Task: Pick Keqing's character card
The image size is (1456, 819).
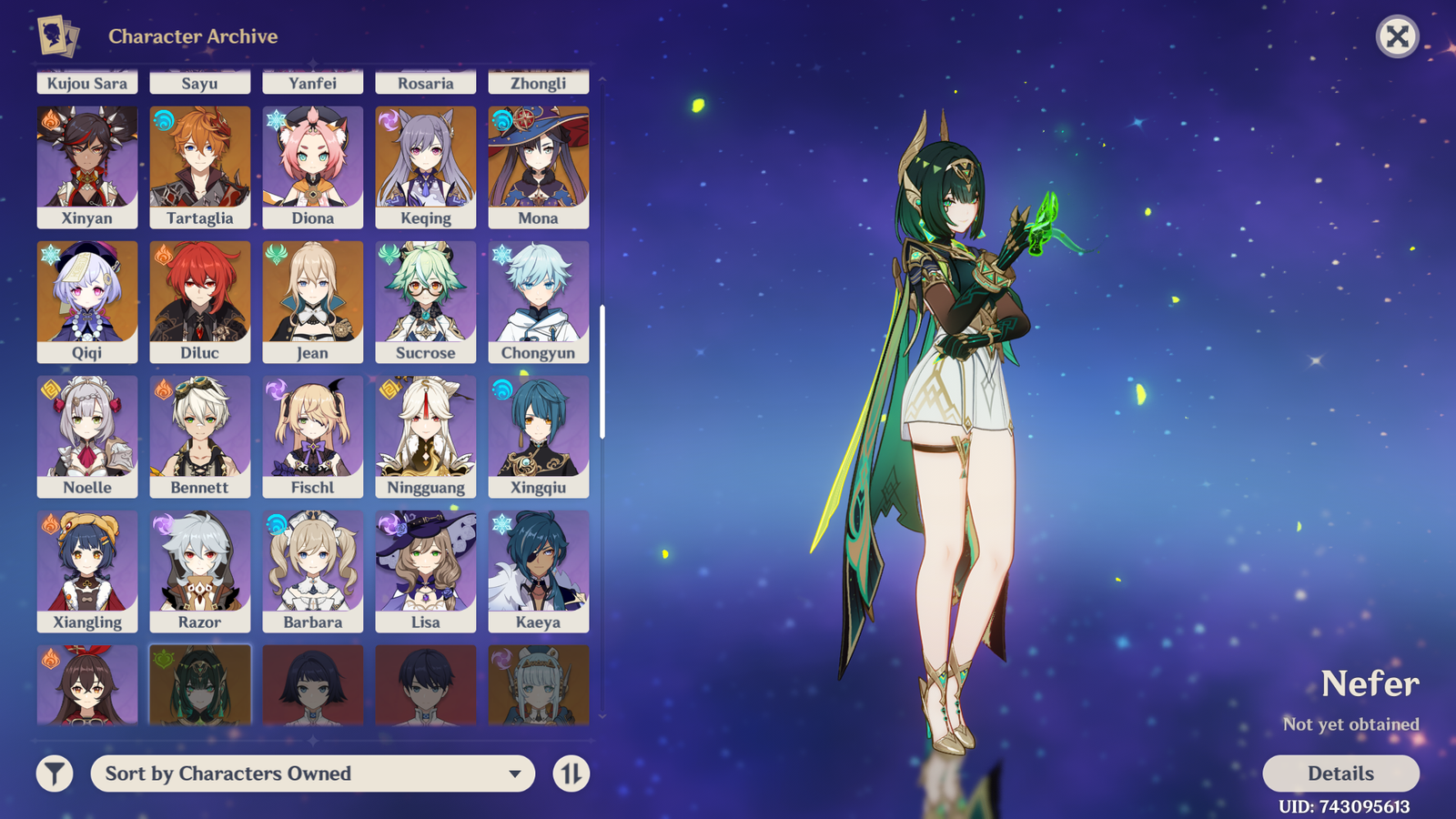Action: (x=426, y=167)
